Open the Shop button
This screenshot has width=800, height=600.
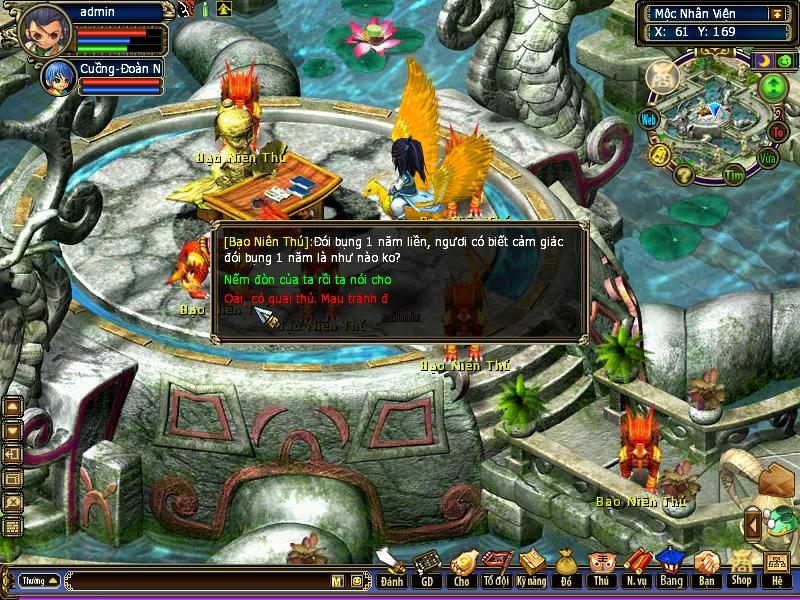(x=741, y=570)
